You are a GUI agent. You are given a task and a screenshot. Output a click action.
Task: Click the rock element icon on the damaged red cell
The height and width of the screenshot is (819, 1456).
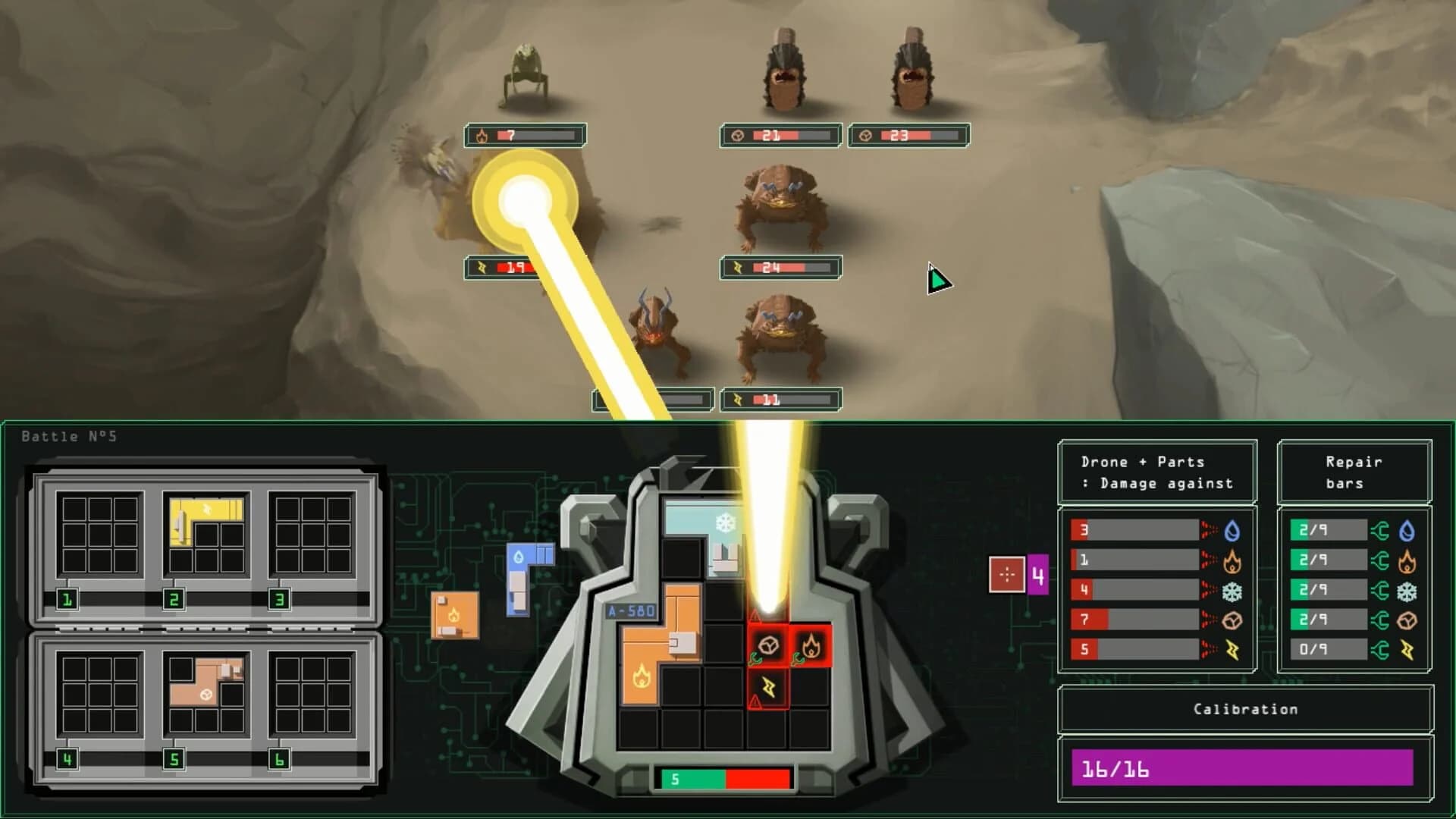(x=768, y=645)
